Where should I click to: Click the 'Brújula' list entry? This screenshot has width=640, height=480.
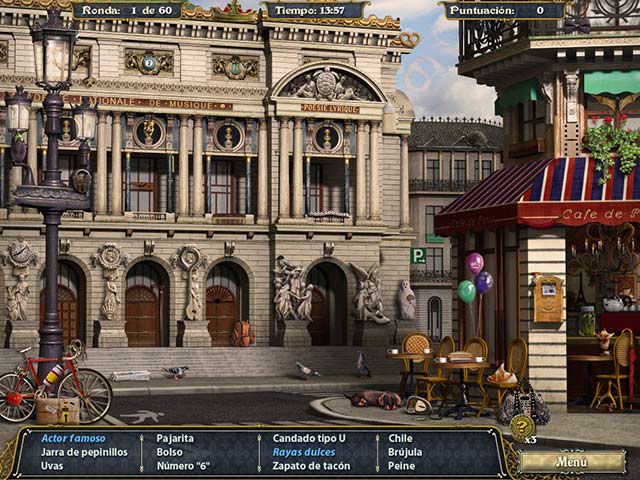406,452
